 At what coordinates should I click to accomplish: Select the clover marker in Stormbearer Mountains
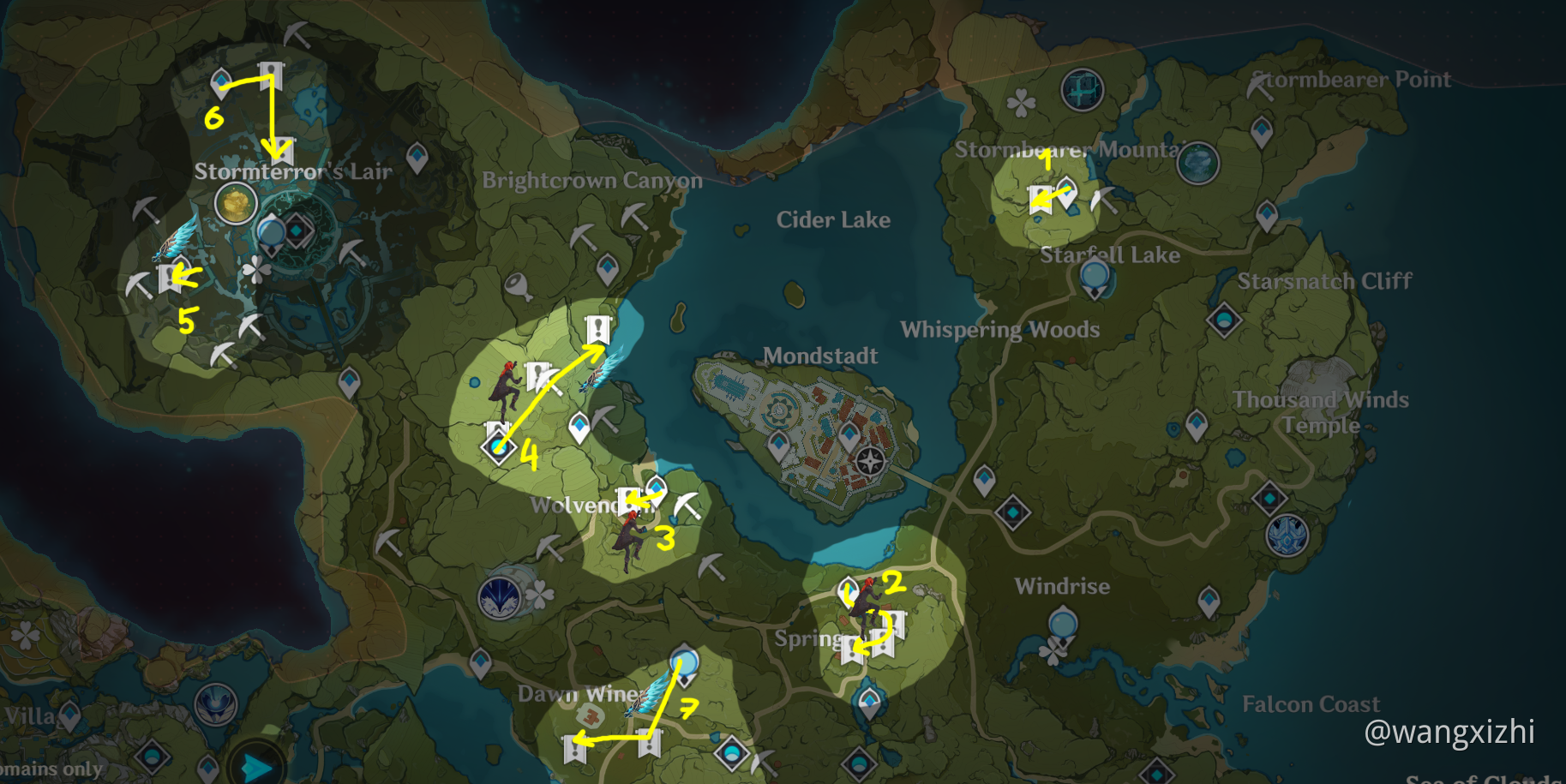(x=1021, y=105)
